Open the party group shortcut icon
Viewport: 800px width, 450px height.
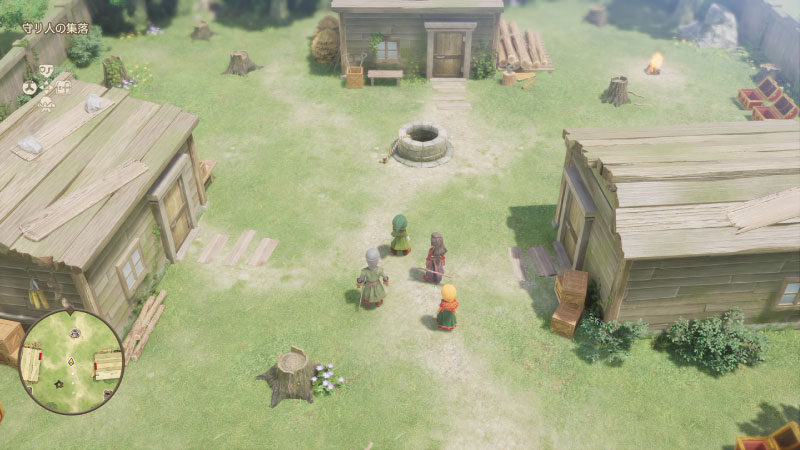tap(46, 105)
